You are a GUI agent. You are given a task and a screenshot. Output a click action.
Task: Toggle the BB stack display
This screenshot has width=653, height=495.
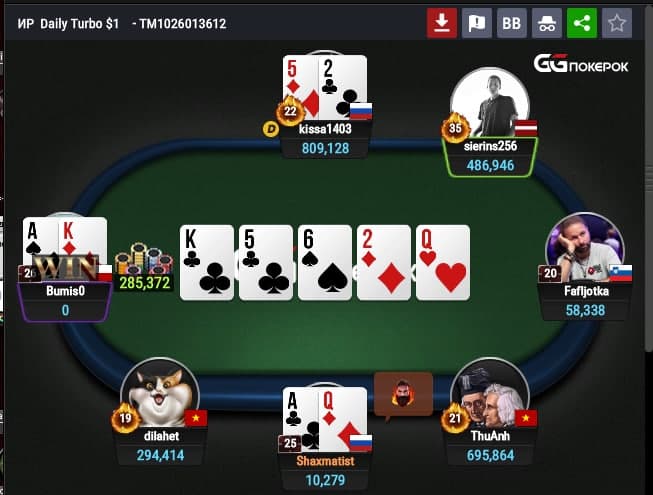point(512,23)
